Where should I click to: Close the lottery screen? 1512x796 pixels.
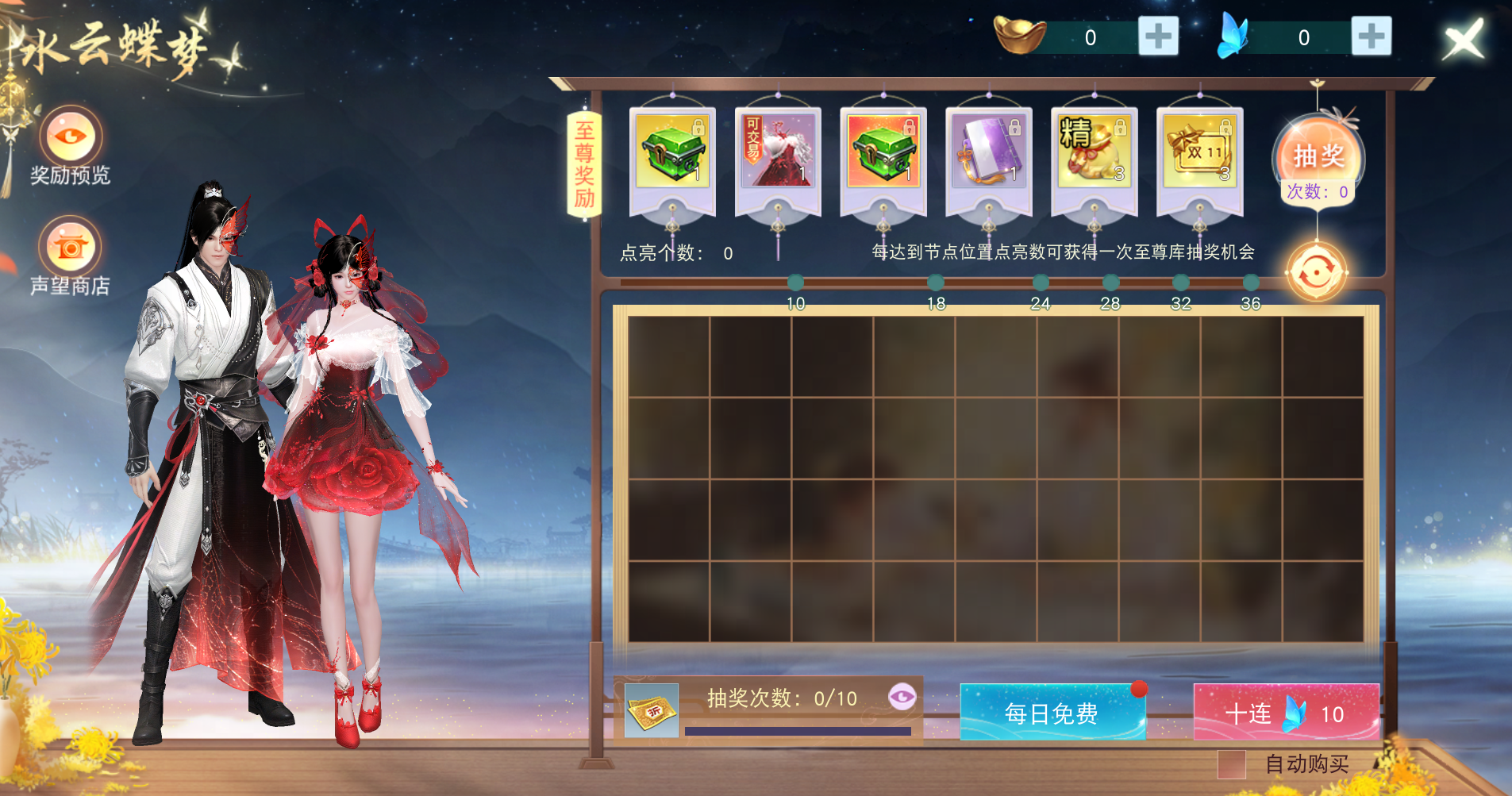(x=1463, y=40)
